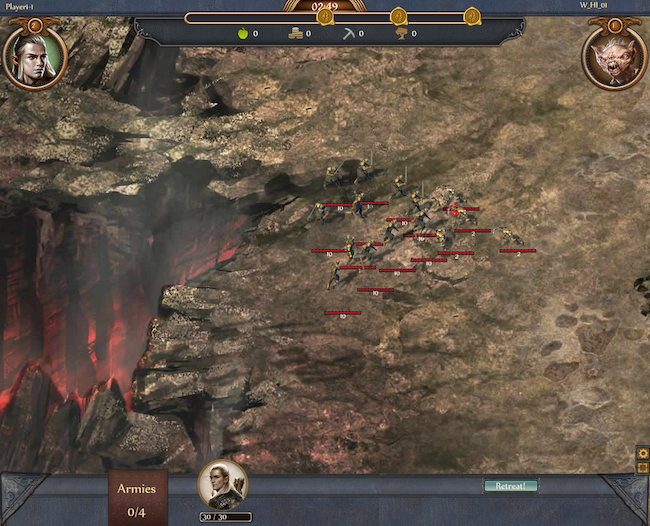This screenshot has height=526, width=650.
Task: Click the stone bricks resource icon
Action: [295, 33]
